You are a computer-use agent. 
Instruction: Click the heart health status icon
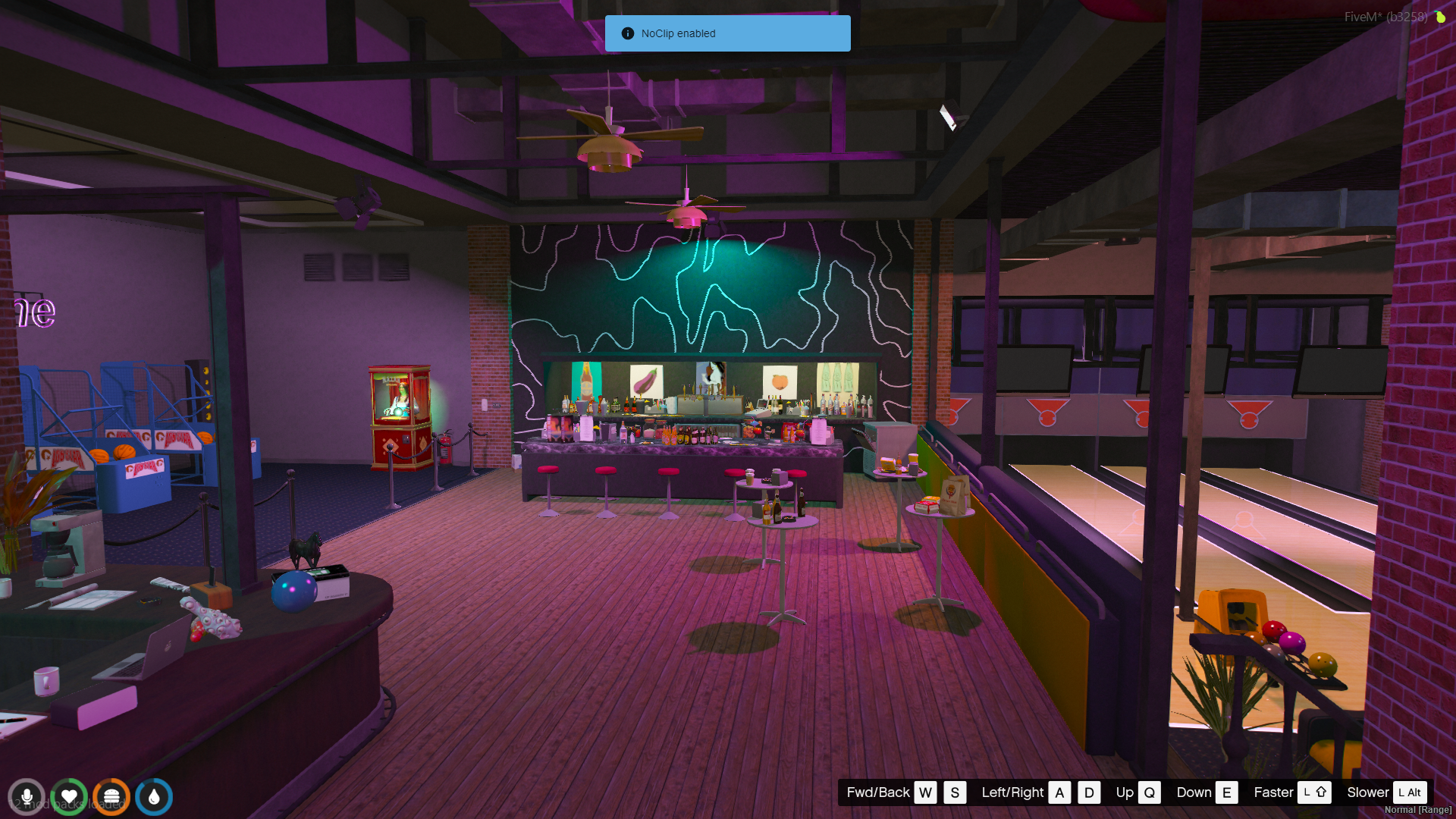click(69, 797)
